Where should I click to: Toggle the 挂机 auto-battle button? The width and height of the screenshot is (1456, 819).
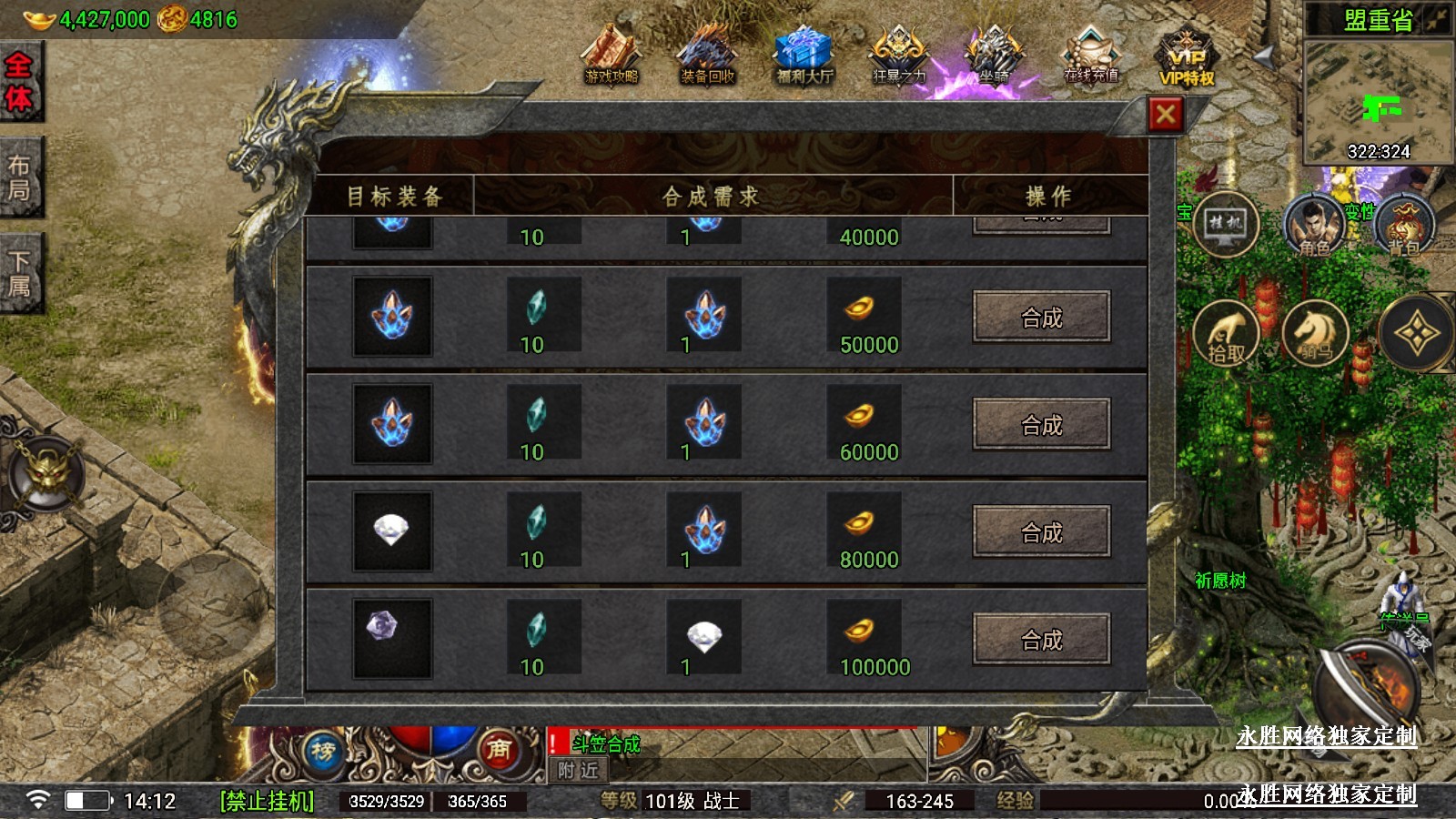(1225, 224)
